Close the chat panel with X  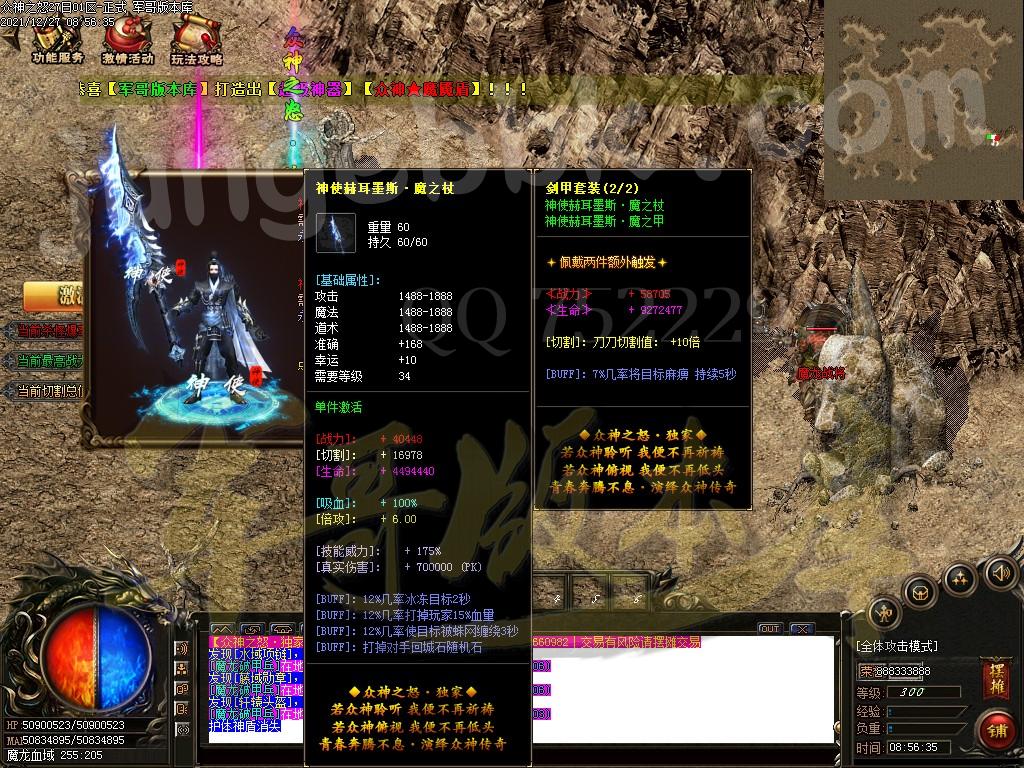801,629
